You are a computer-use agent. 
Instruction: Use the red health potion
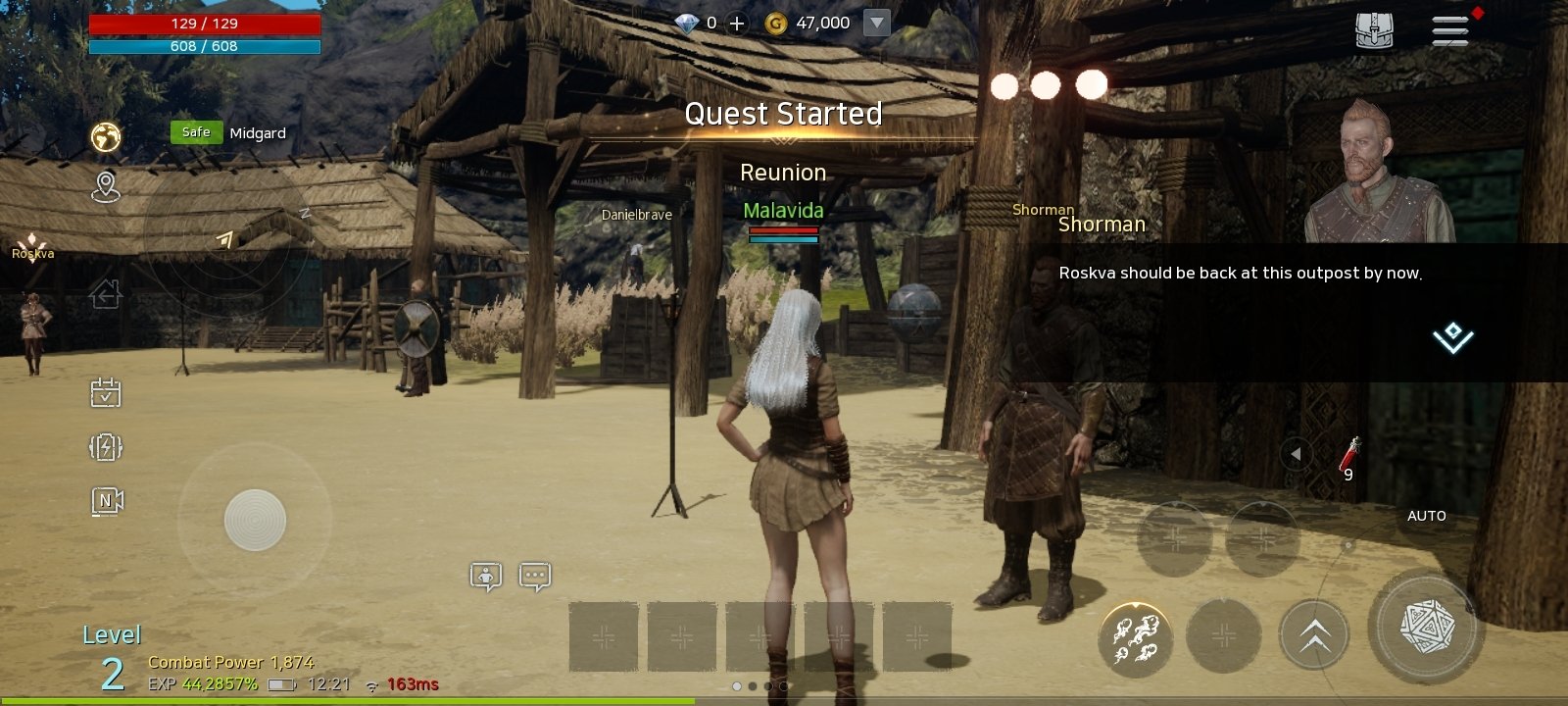click(x=1349, y=456)
